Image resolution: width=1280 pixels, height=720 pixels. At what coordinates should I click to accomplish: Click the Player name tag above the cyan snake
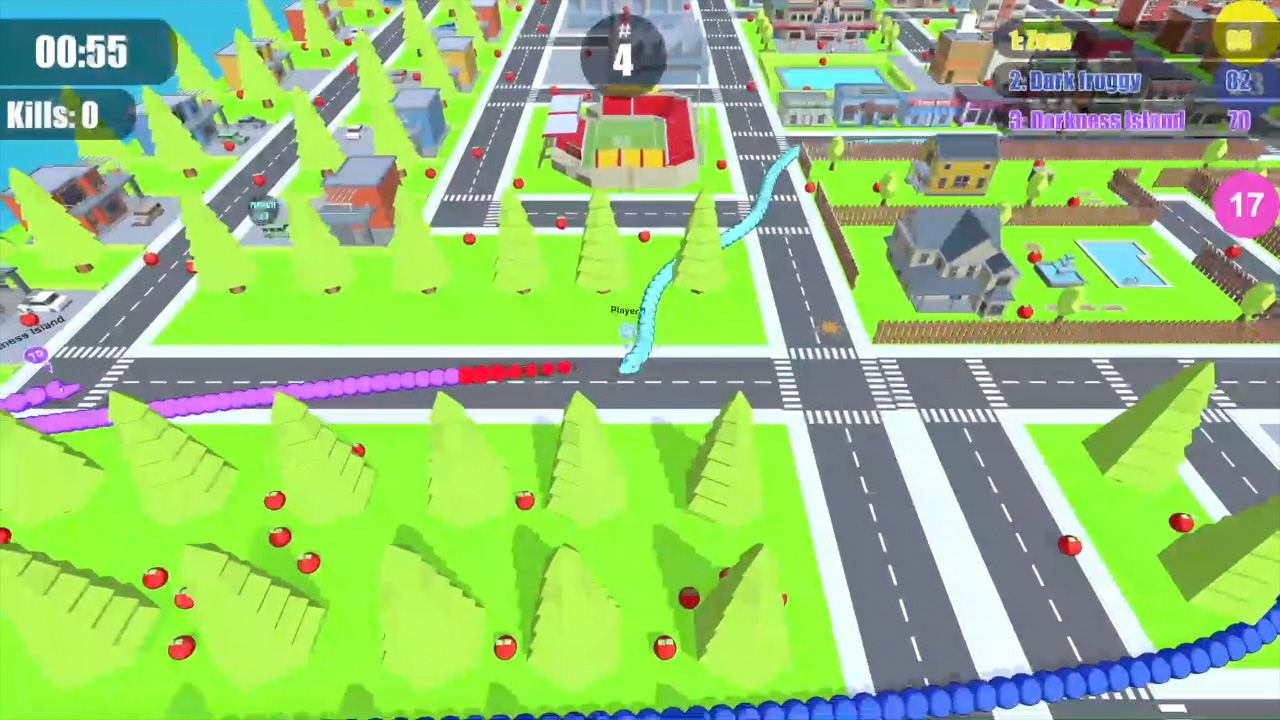(x=626, y=310)
